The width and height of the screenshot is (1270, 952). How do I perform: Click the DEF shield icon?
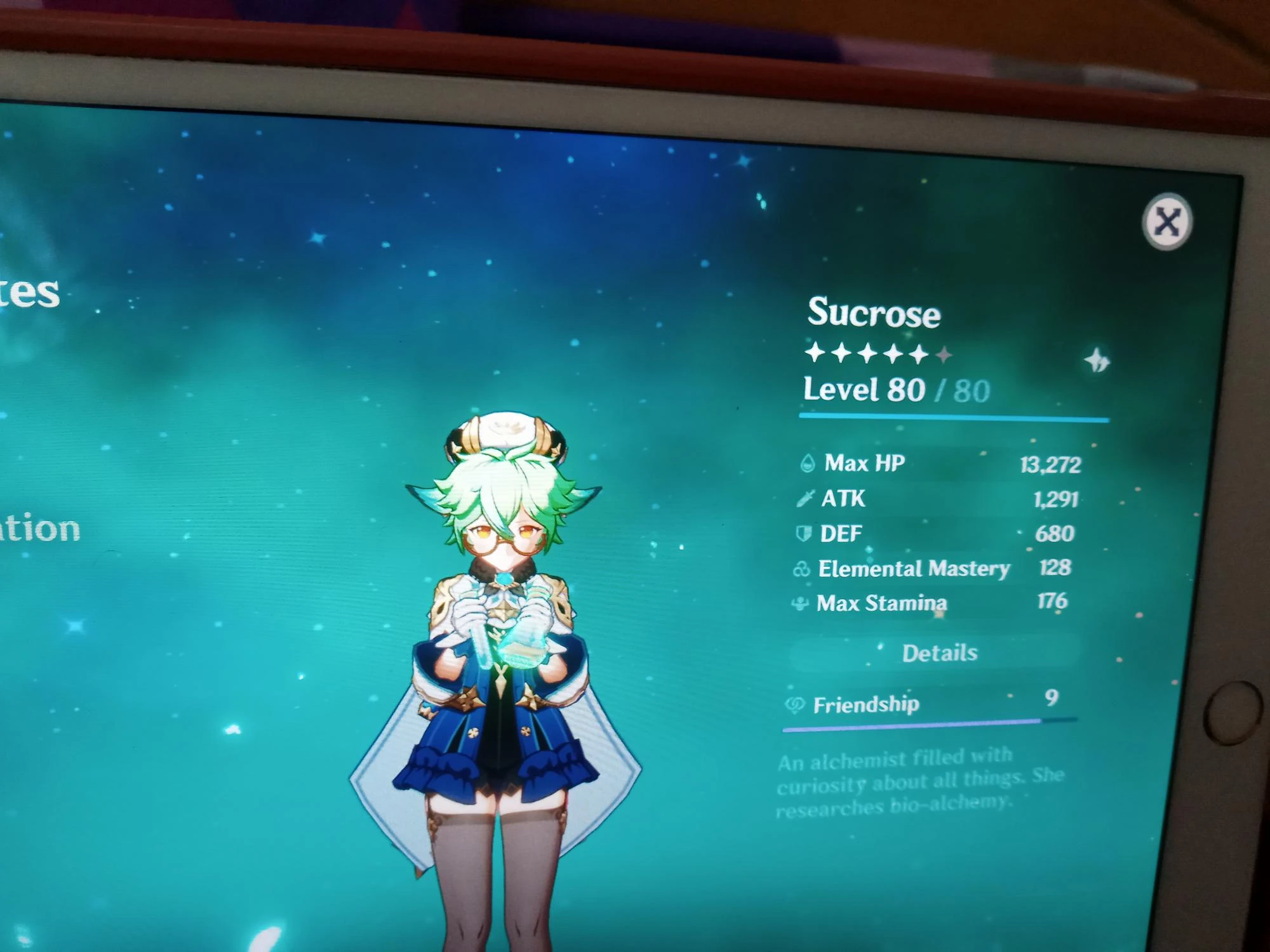click(x=801, y=534)
